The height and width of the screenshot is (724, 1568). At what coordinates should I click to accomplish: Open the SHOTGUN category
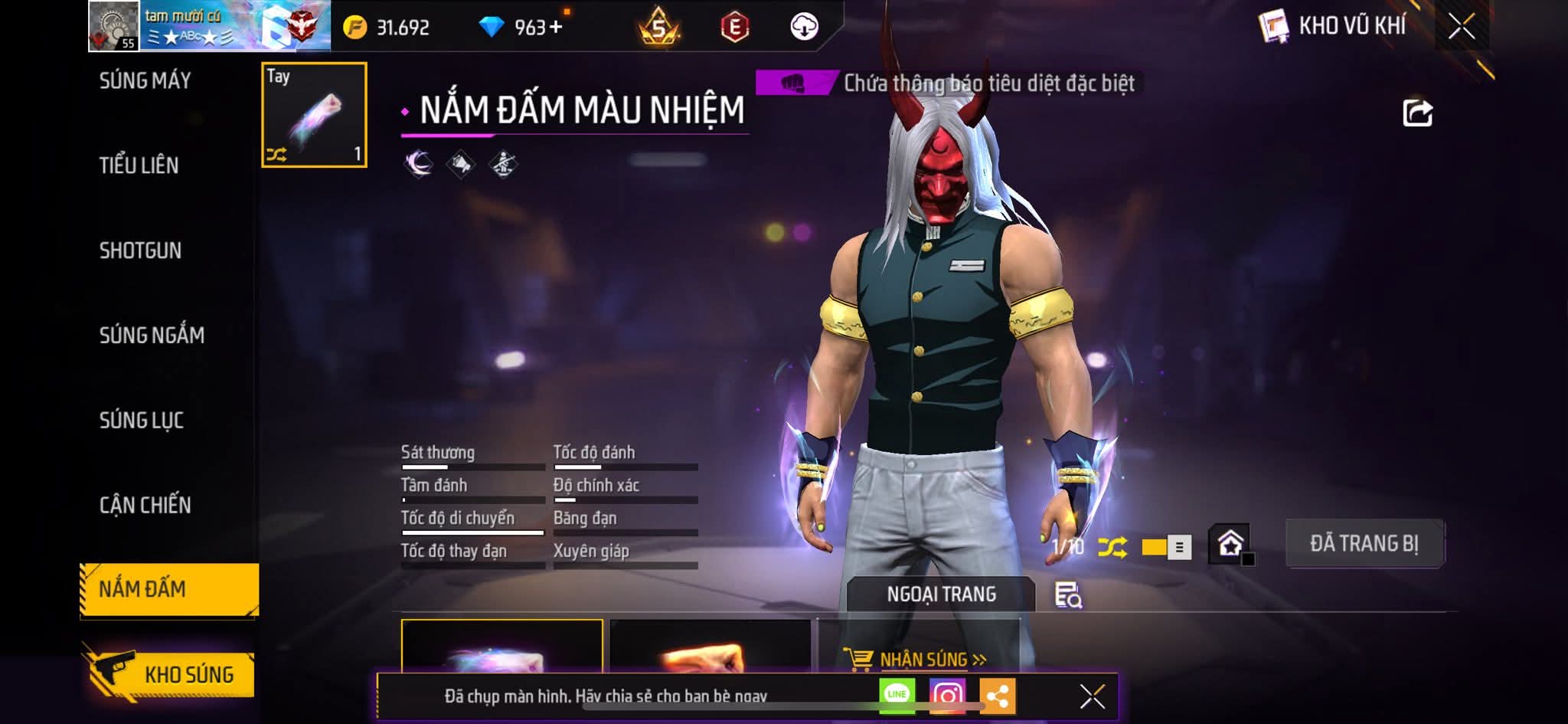(x=140, y=251)
